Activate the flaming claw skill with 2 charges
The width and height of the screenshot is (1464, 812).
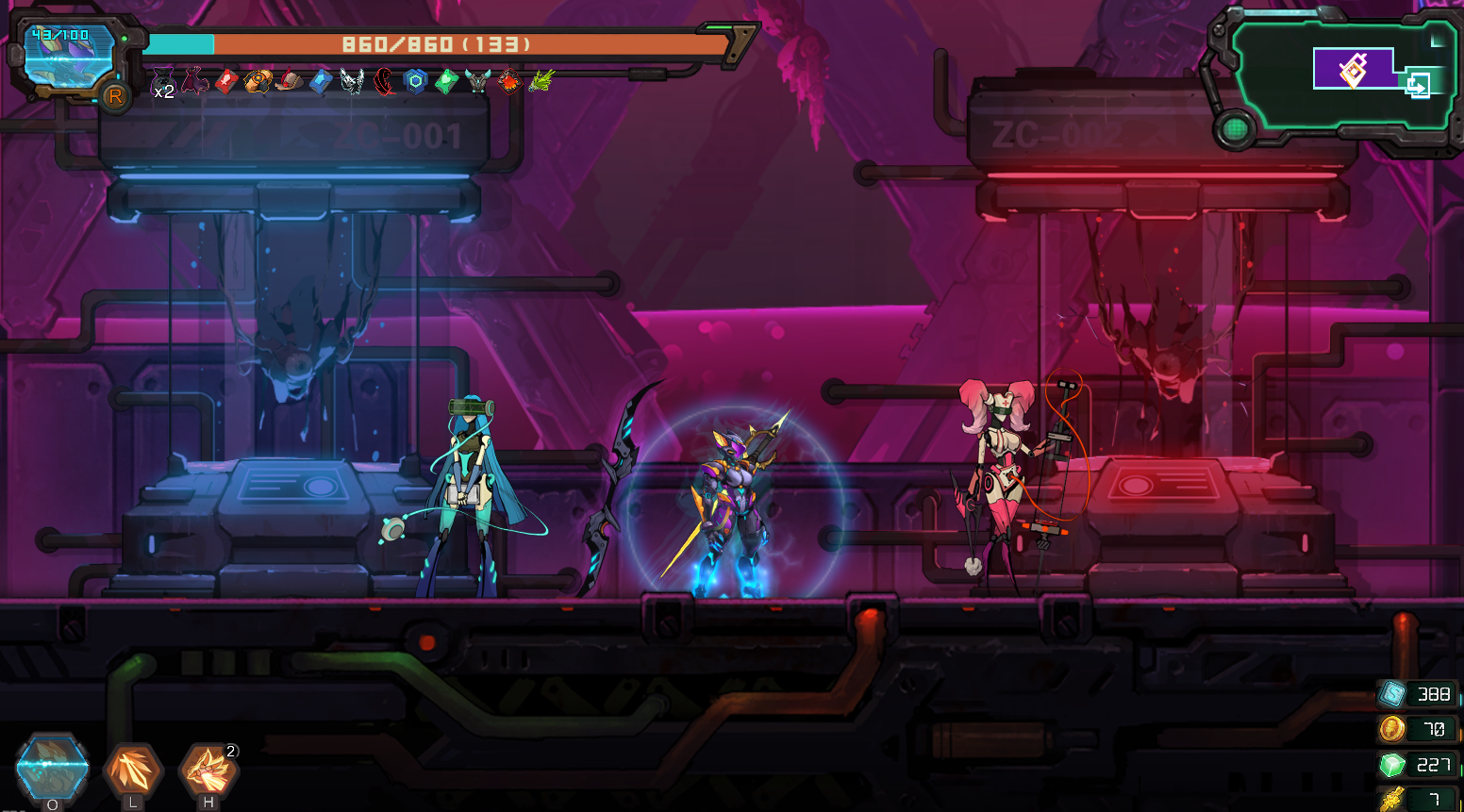[x=208, y=771]
